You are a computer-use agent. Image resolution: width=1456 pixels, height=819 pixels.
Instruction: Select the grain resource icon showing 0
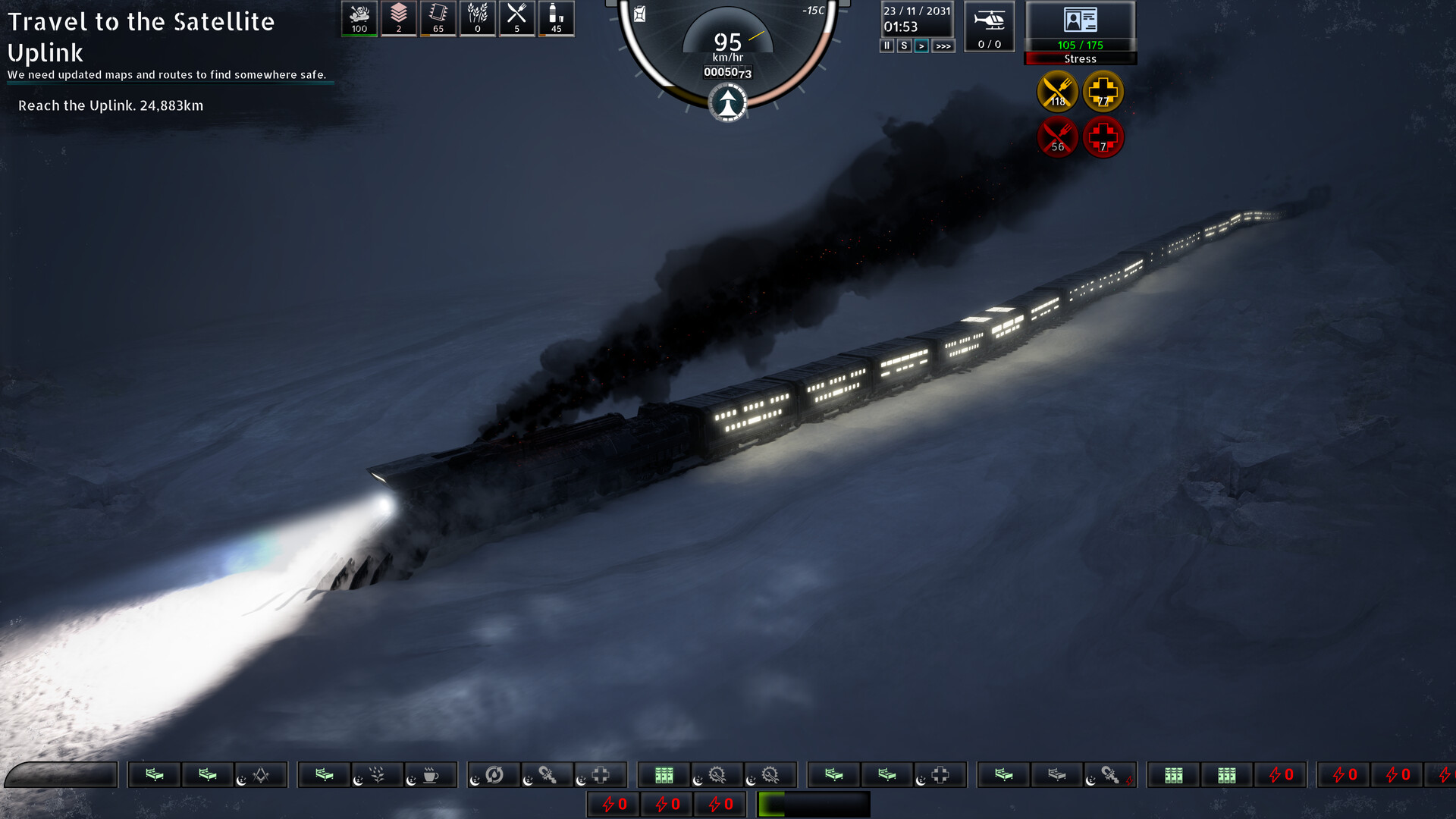tap(477, 18)
